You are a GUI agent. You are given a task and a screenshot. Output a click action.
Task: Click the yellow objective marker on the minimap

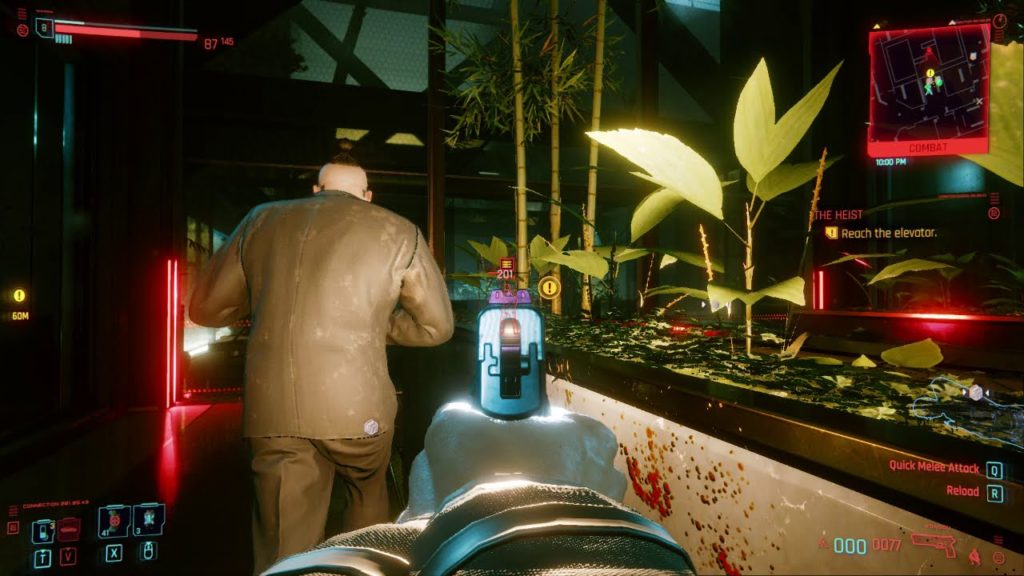coord(929,74)
